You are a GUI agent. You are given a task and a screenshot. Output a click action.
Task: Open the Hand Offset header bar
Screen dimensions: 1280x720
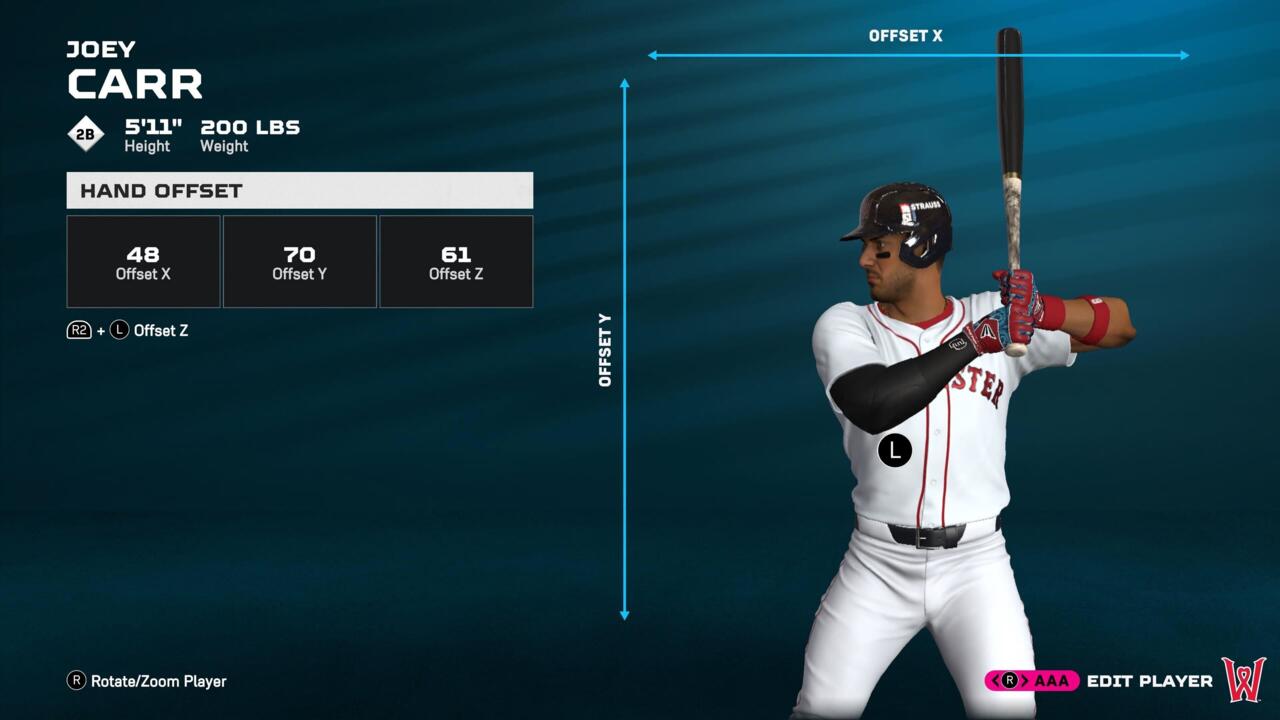click(299, 190)
